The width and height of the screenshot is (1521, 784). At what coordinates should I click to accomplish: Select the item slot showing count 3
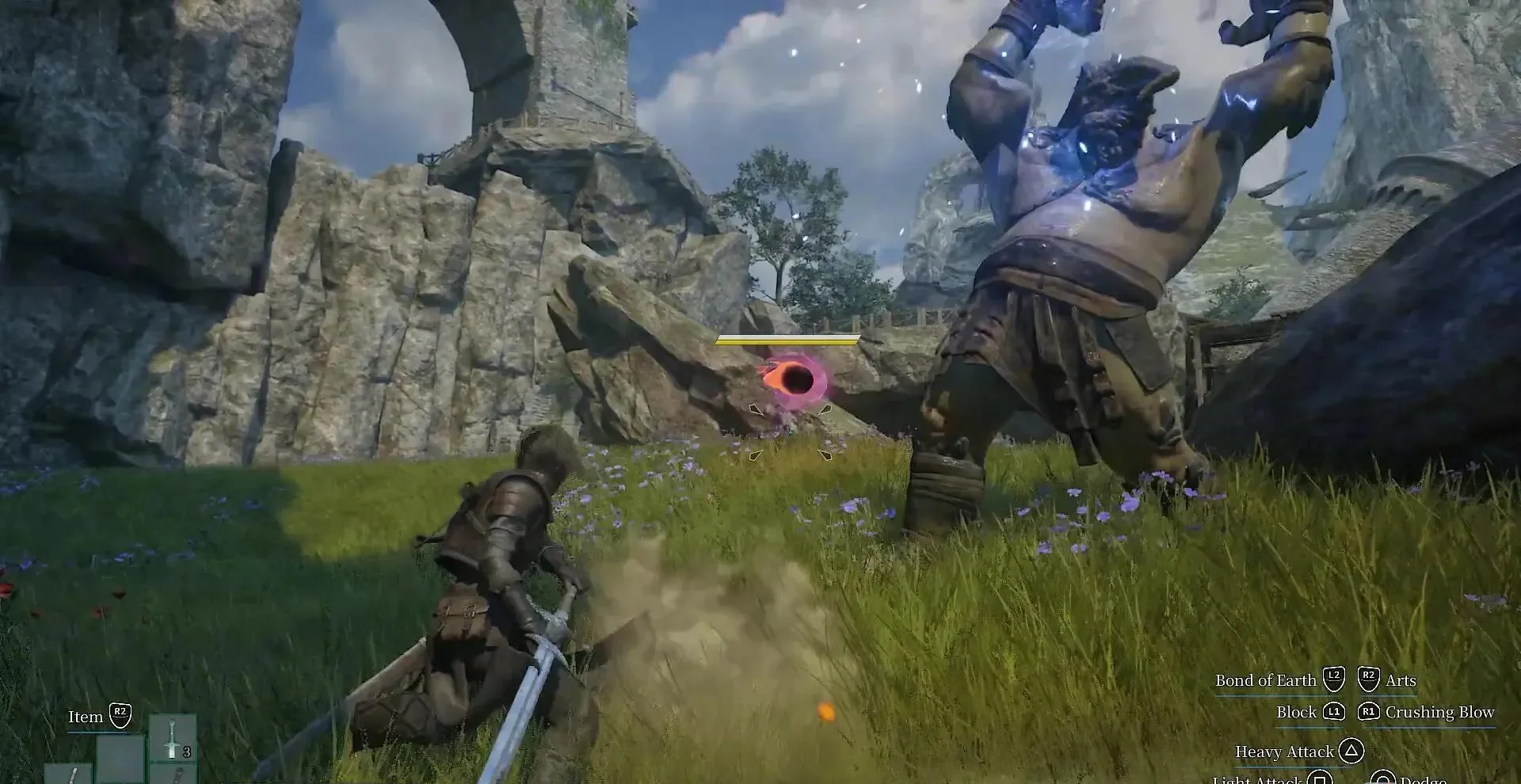point(173,738)
